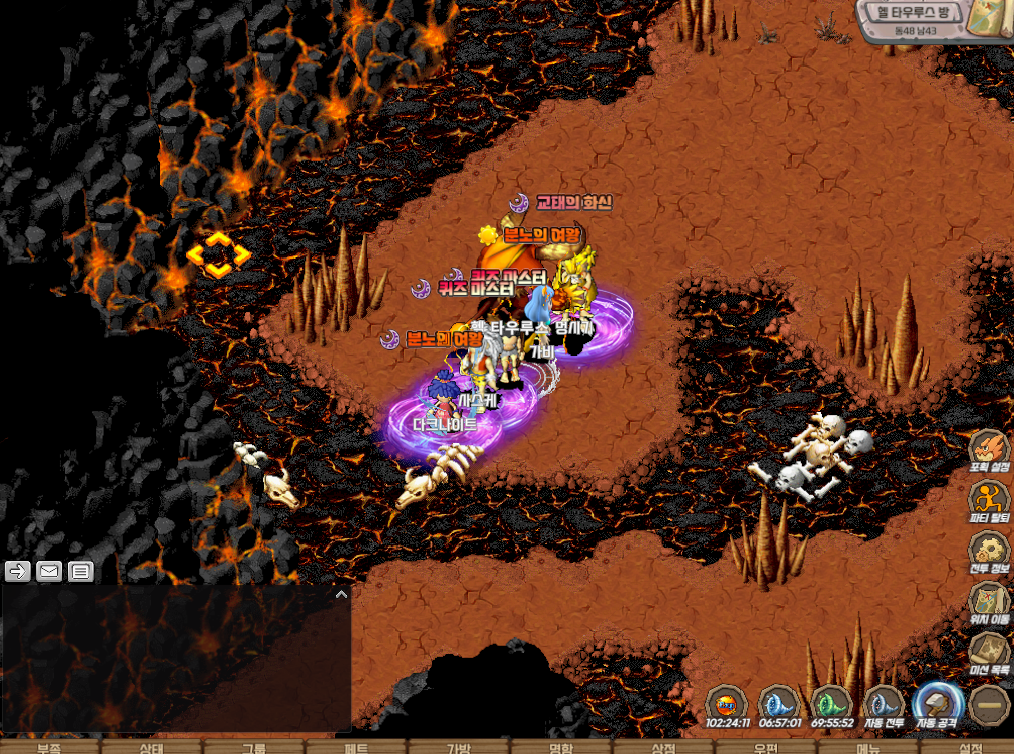Click the 파티 탈퇴 leave party icon
Image resolution: width=1014 pixels, height=754 pixels.
(989, 502)
